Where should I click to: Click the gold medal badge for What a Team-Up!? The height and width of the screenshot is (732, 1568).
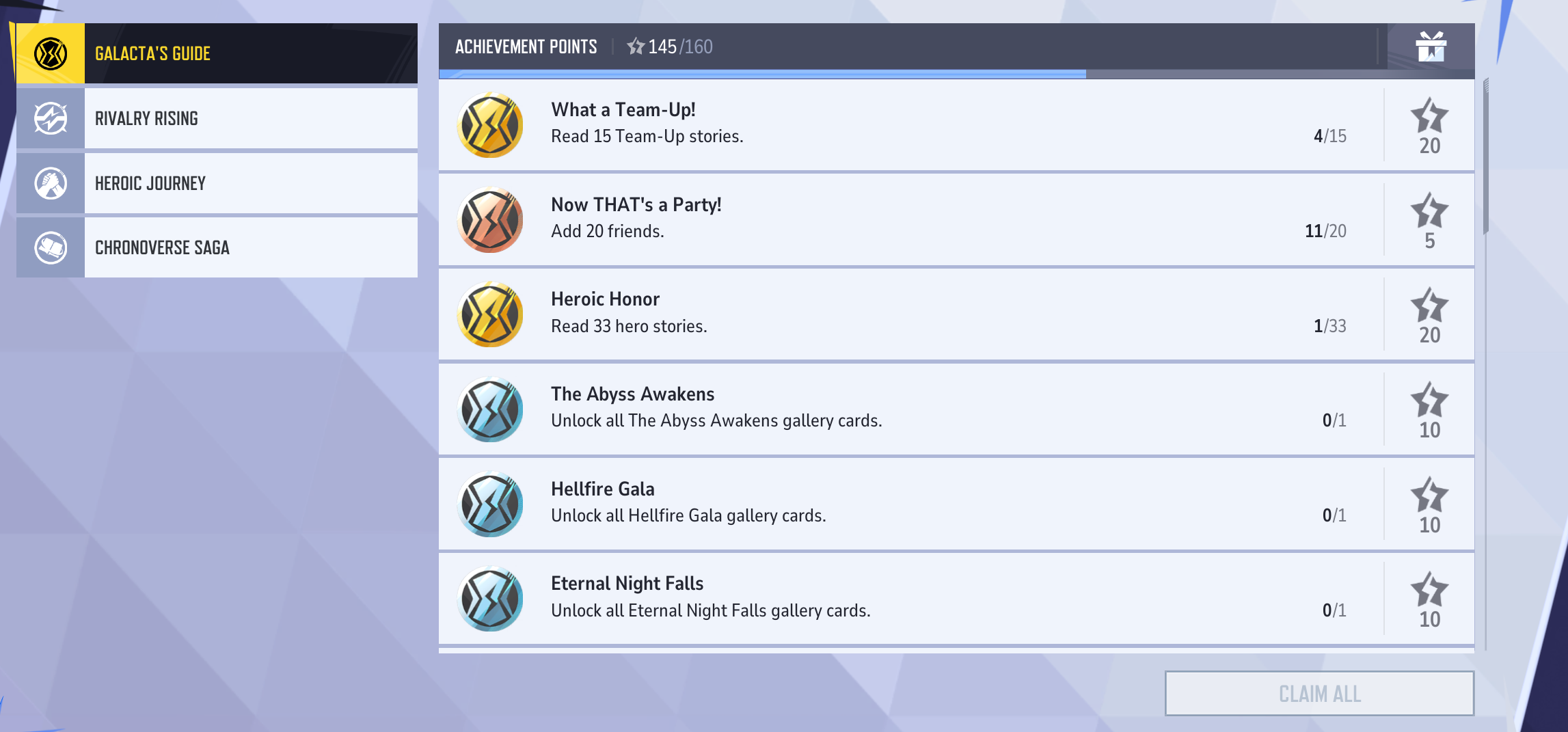tap(489, 124)
